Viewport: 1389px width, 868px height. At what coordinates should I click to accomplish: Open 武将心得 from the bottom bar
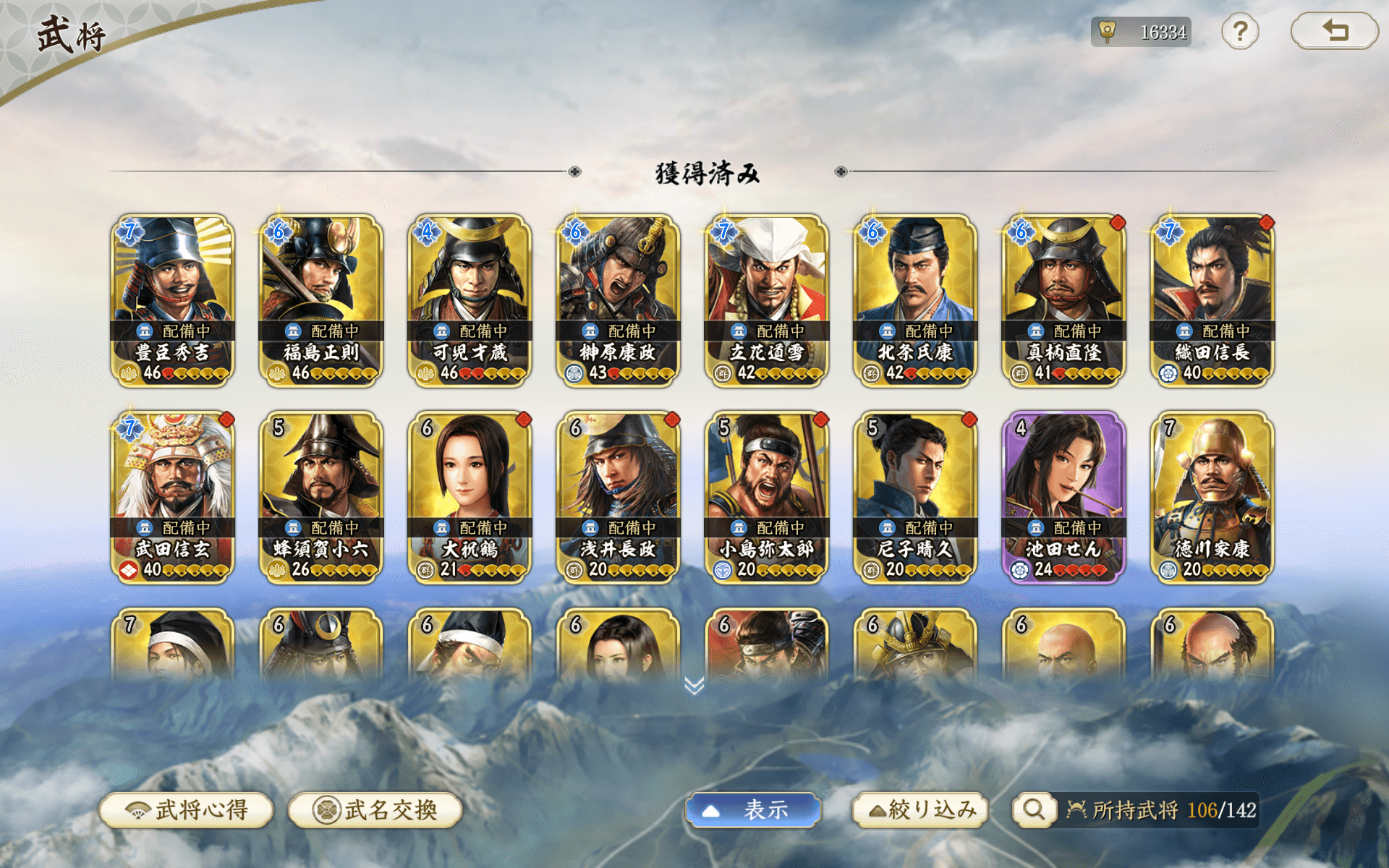coord(187,810)
